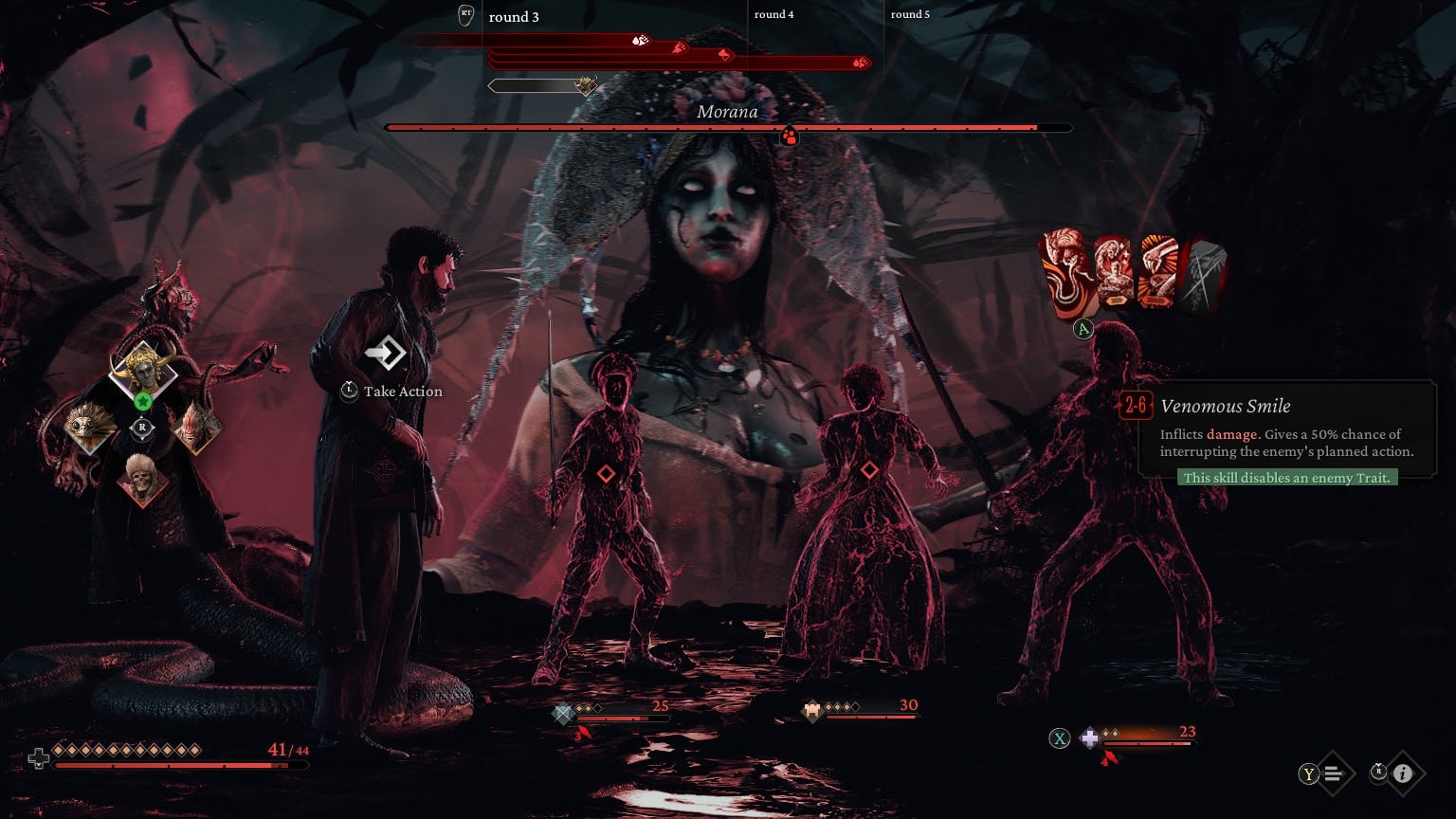Click the Take Action arrow icon
Screen dimensions: 1456x819
coord(386,354)
